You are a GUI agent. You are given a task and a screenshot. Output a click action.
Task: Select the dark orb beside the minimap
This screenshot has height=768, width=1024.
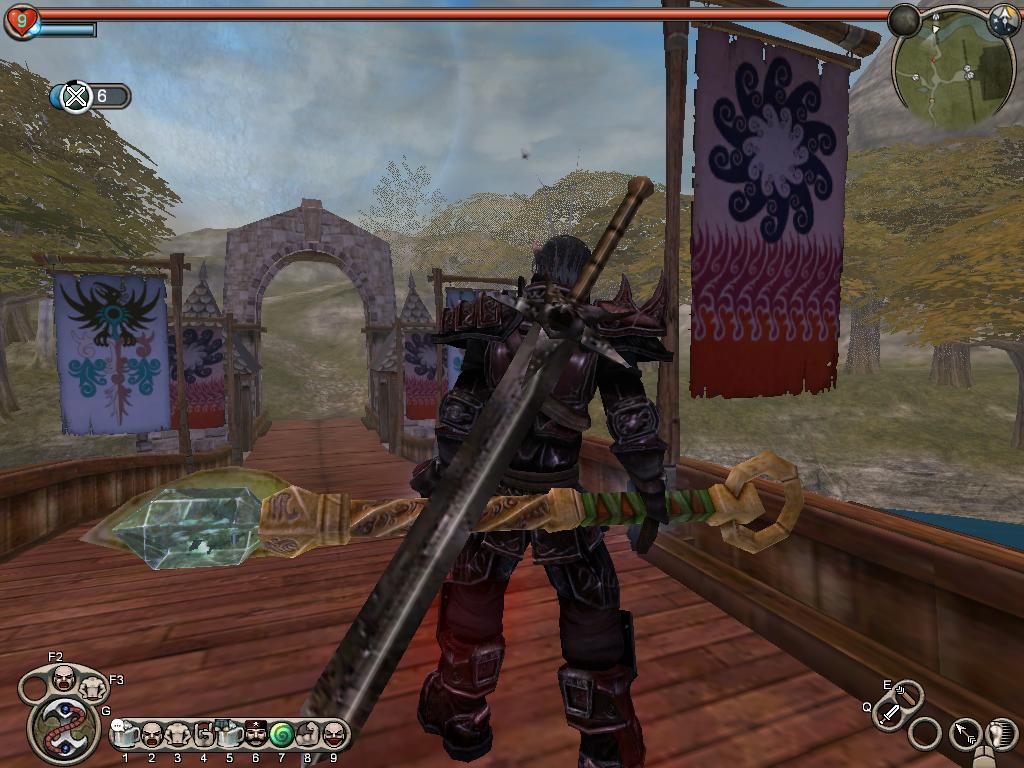point(904,20)
